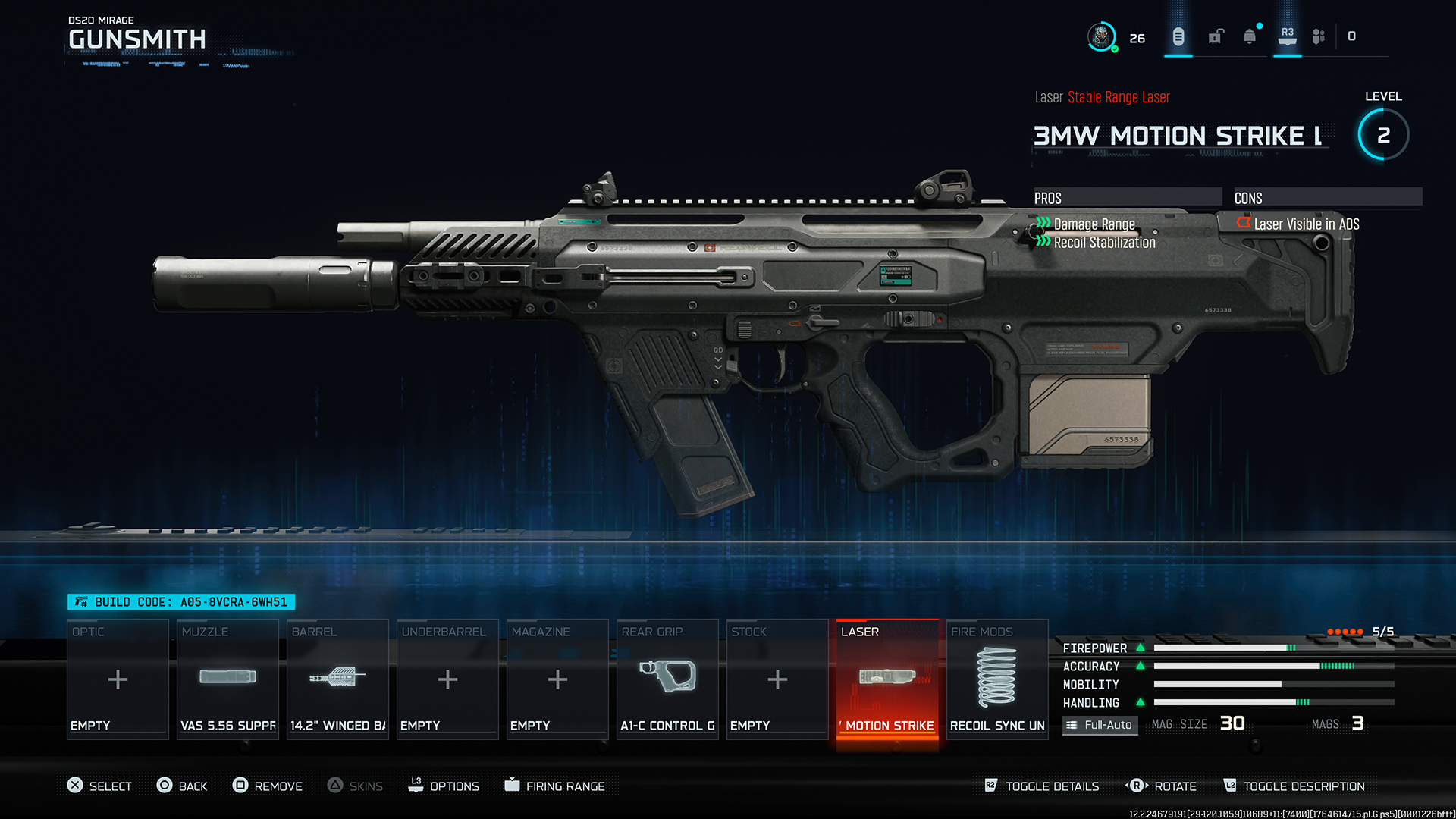Image resolution: width=1456 pixels, height=819 pixels.
Task: Go back from the Gunsmith
Action: point(182,786)
